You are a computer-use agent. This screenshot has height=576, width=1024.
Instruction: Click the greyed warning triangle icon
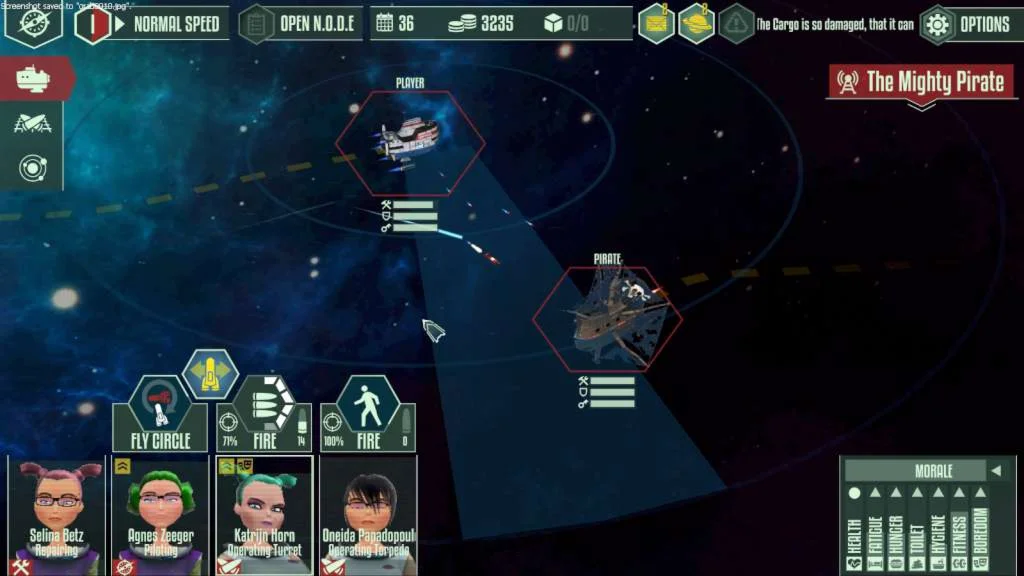[x=737, y=23]
